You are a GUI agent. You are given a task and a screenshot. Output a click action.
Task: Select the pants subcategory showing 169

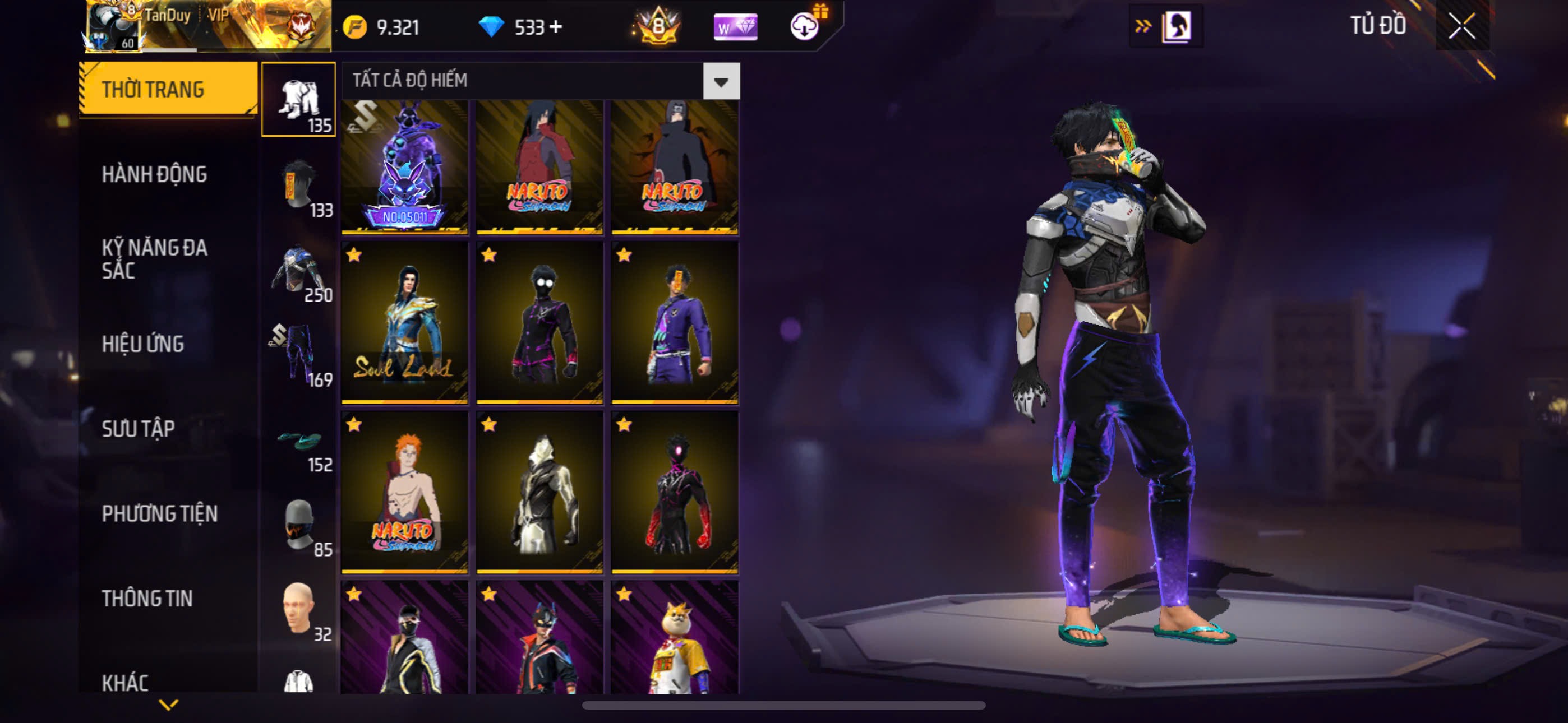pyautogui.click(x=298, y=355)
